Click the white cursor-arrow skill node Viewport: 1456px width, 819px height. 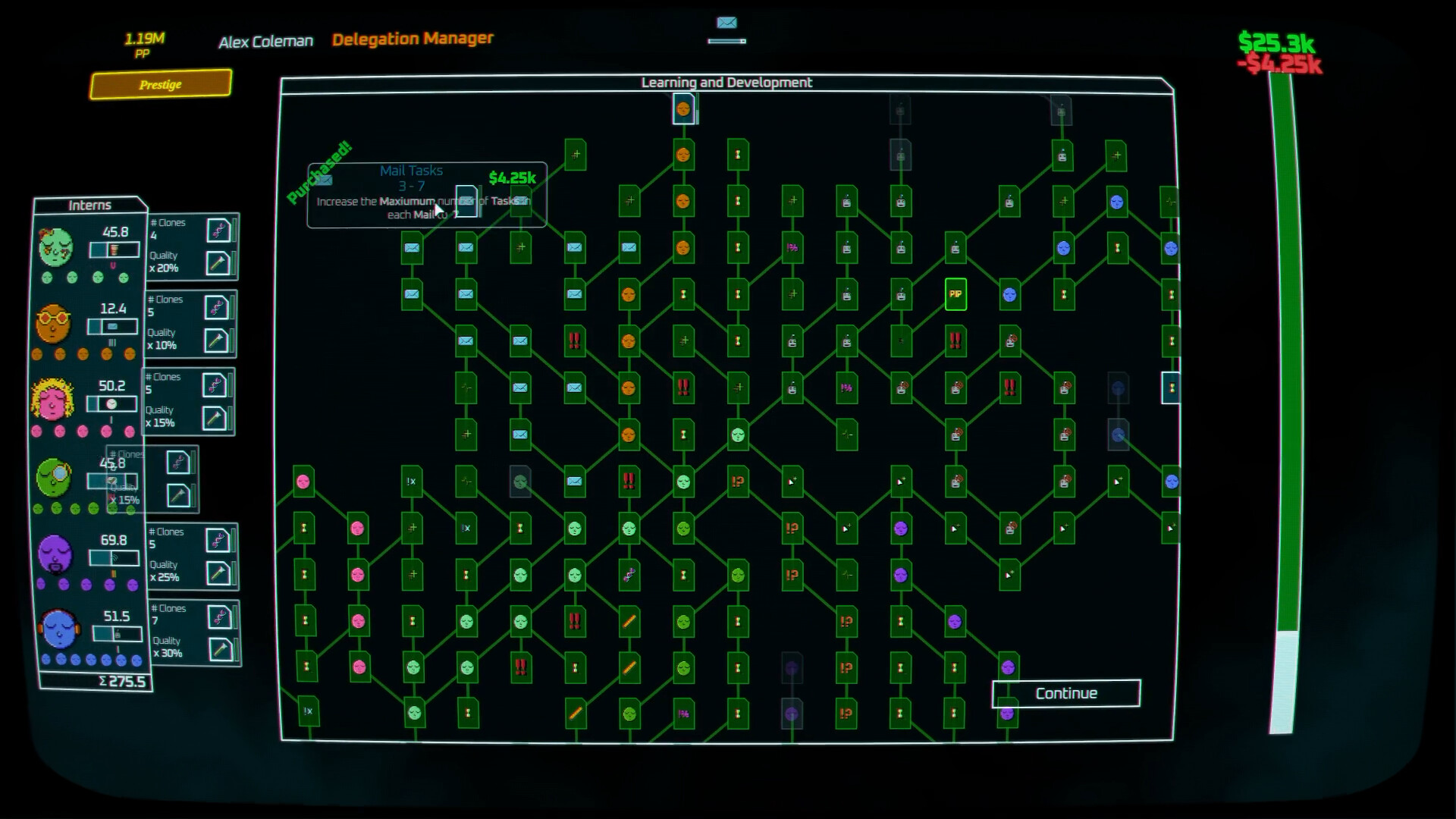tap(792, 481)
